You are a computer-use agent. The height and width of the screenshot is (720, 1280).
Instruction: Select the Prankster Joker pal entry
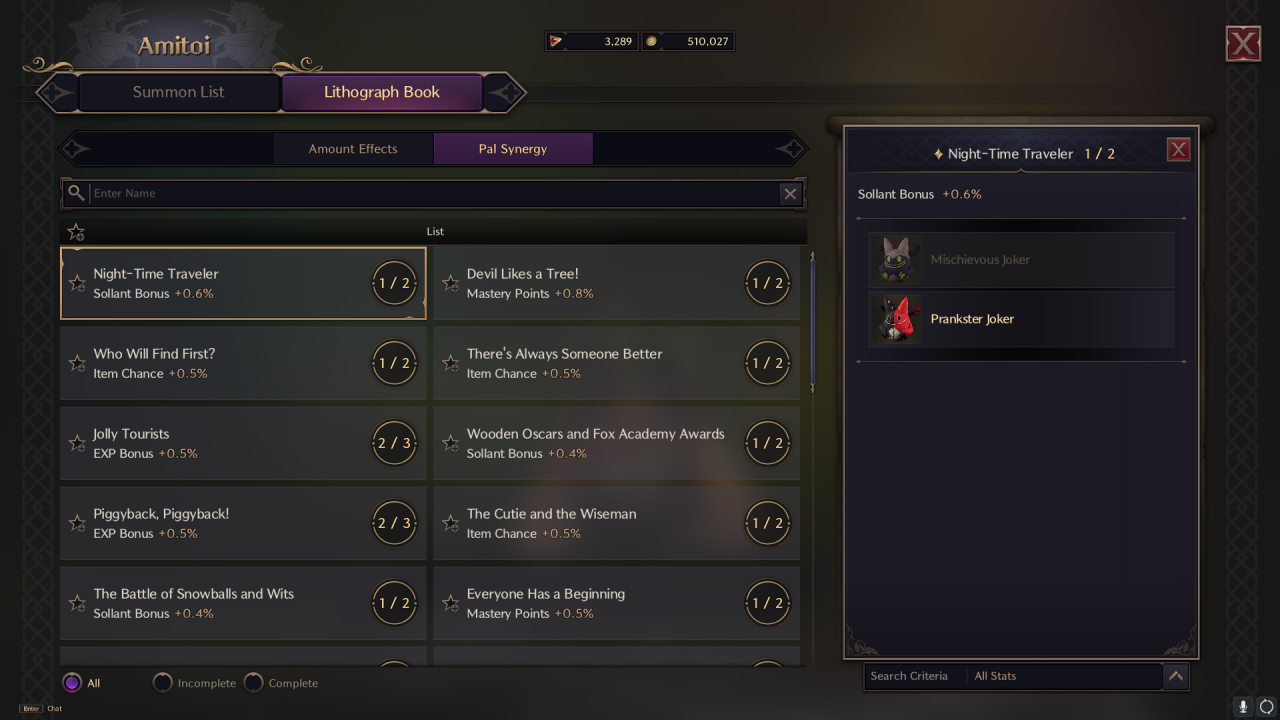pyautogui.click(x=1020, y=319)
